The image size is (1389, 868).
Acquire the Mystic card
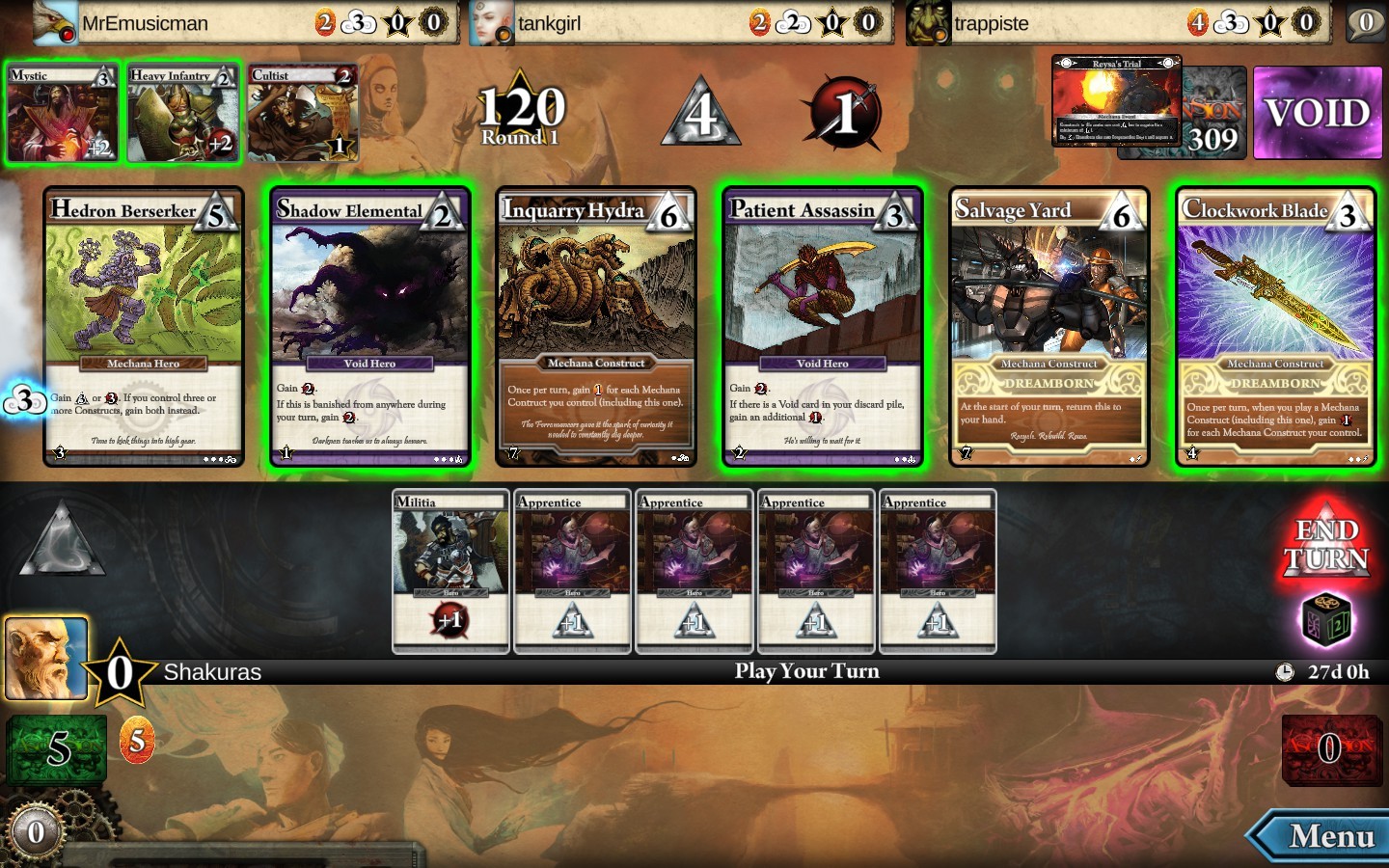(x=63, y=113)
